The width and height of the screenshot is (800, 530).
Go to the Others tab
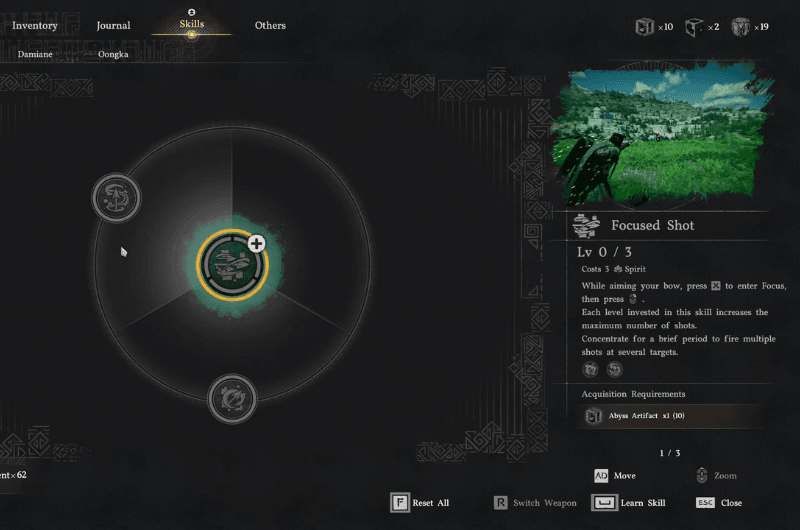pos(270,26)
